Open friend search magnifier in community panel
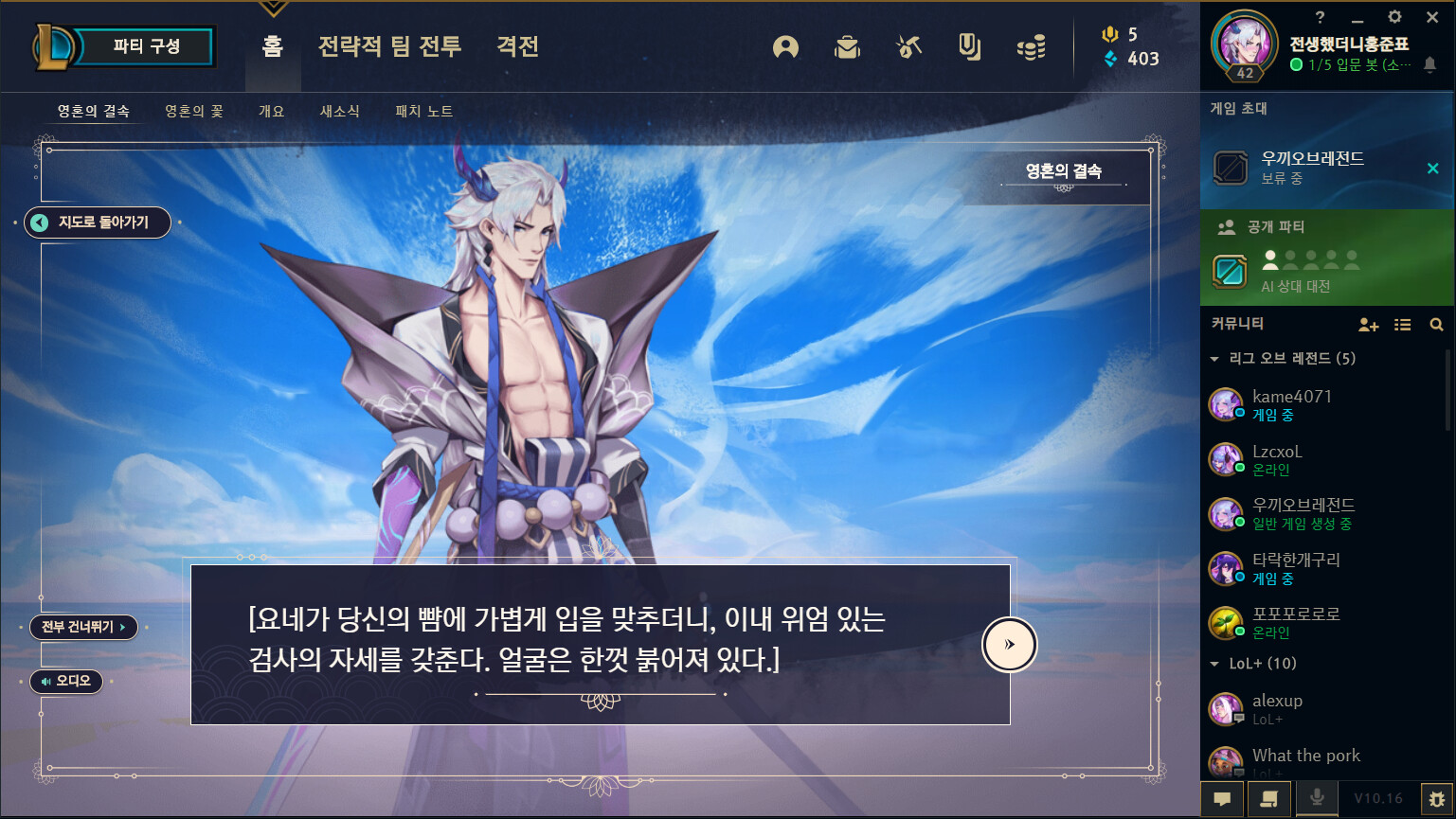The image size is (1456, 819). click(x=1436, y=324)
